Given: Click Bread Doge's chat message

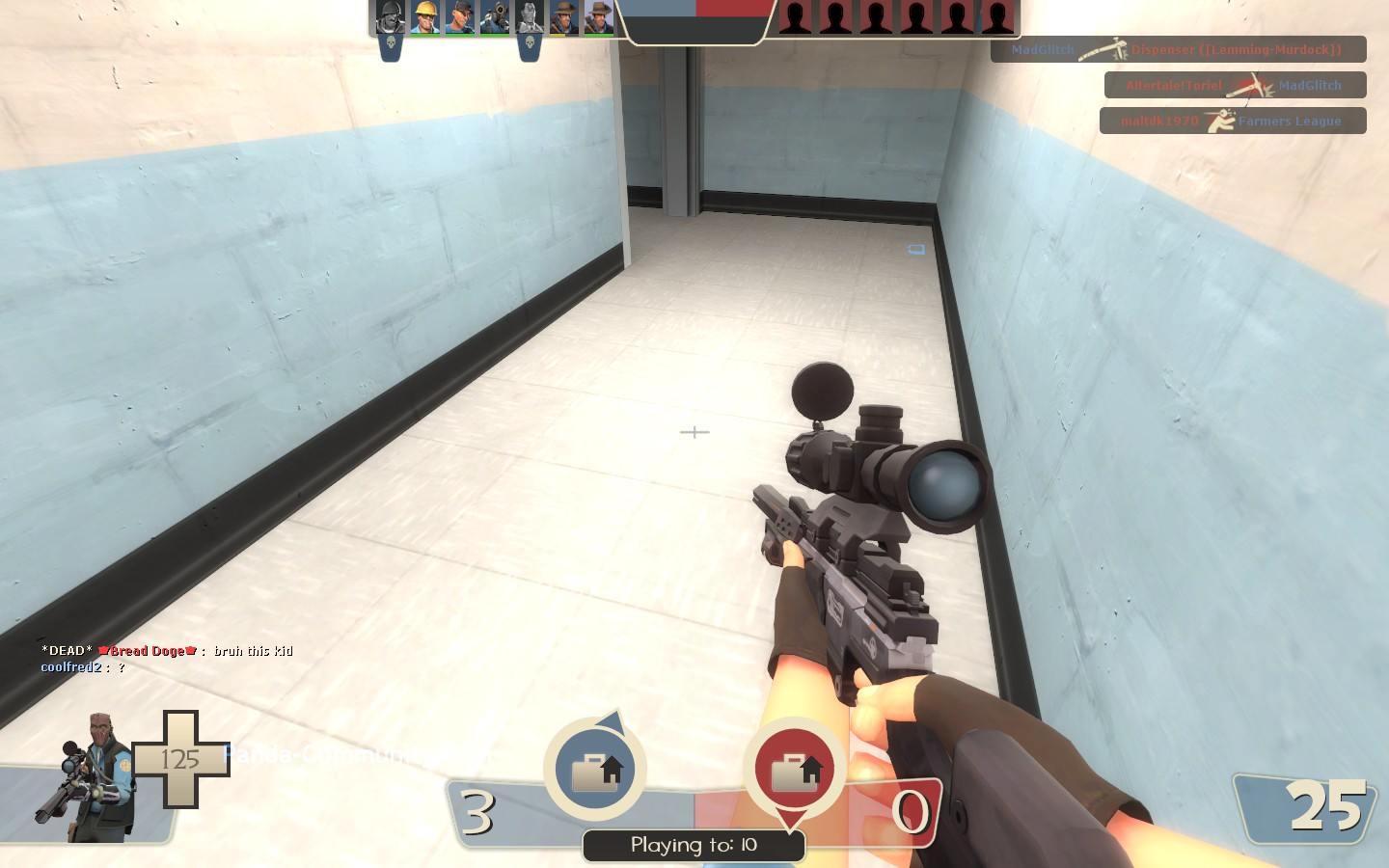Looking at the screenshot, I should coord(167,651).
